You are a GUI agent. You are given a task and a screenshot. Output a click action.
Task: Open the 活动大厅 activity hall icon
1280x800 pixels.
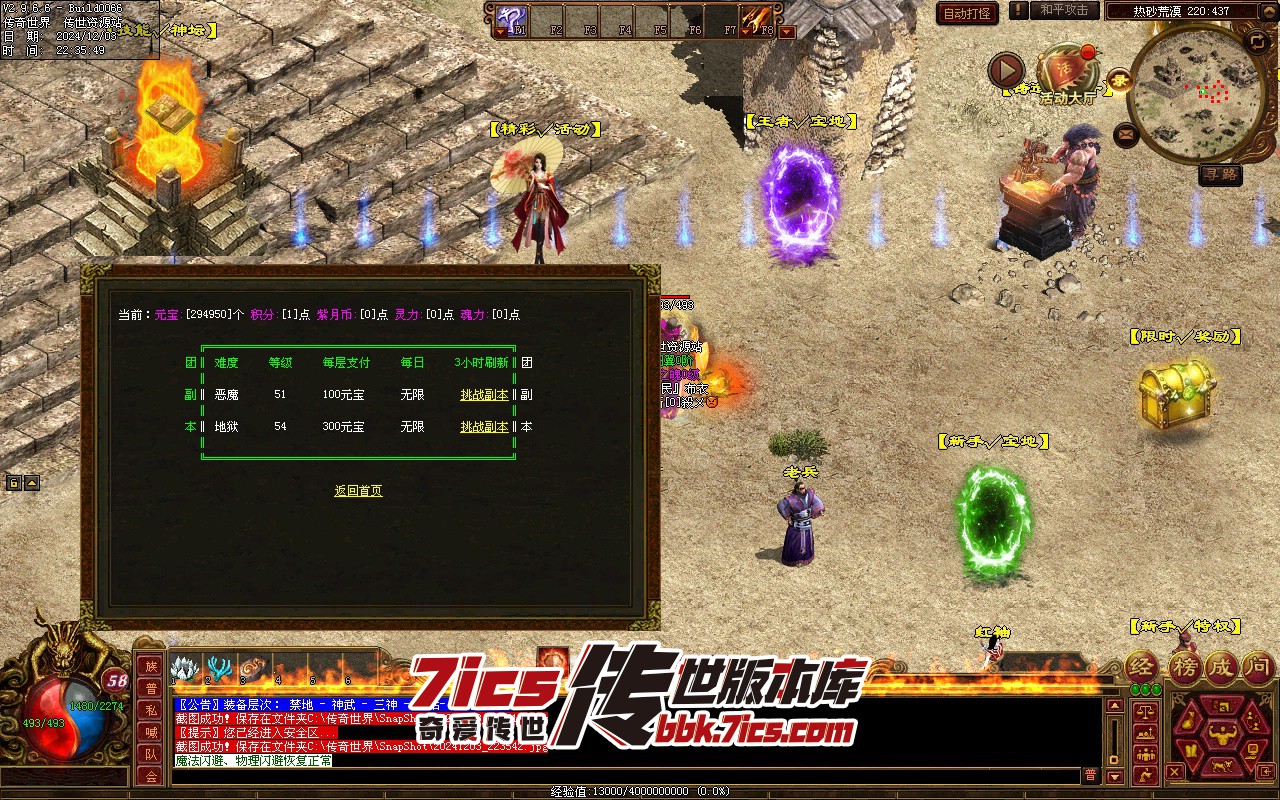pos(1067,74)
